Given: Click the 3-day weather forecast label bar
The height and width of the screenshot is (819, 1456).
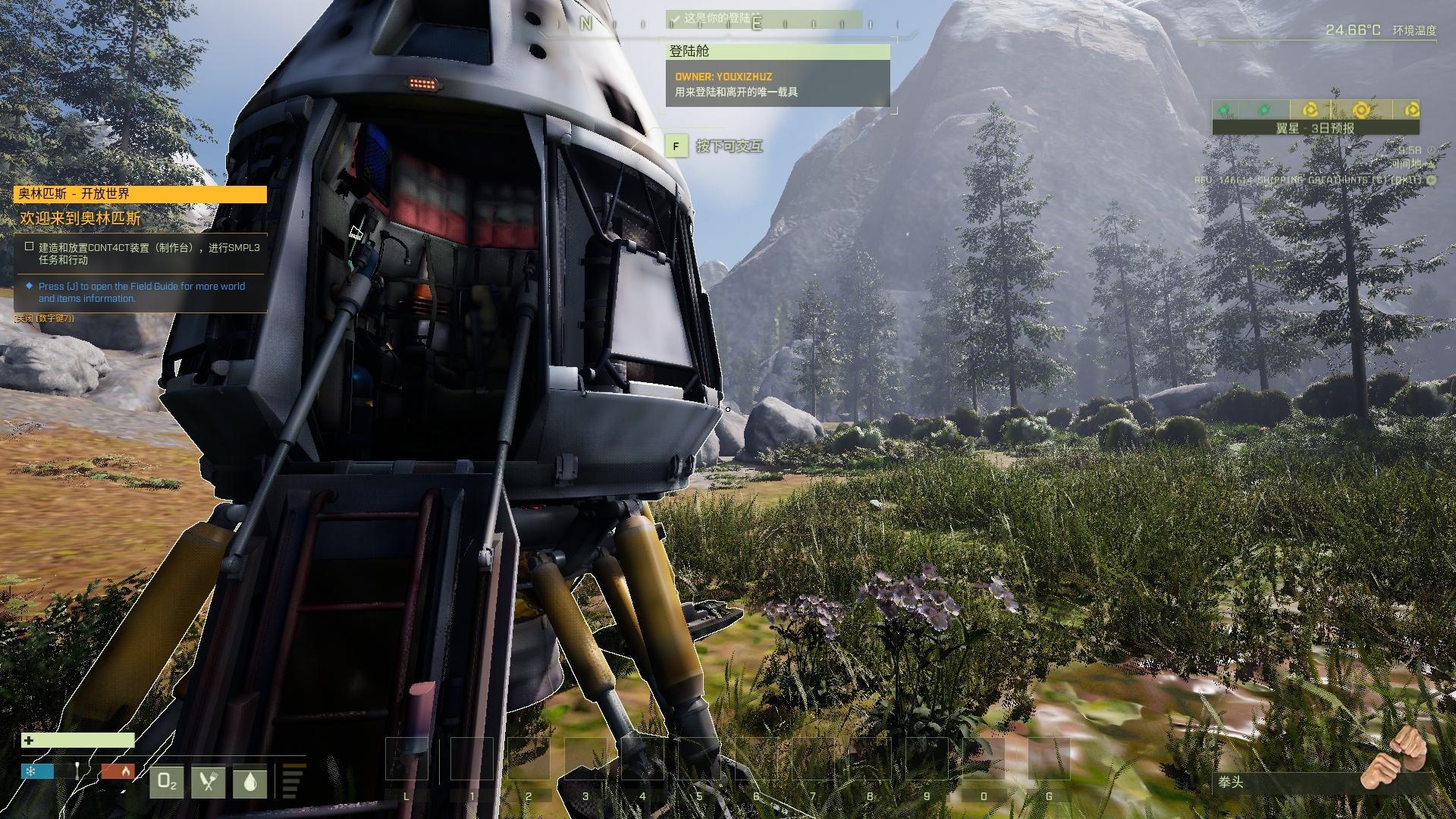Looking at the screenshot, I should 1315,128.
